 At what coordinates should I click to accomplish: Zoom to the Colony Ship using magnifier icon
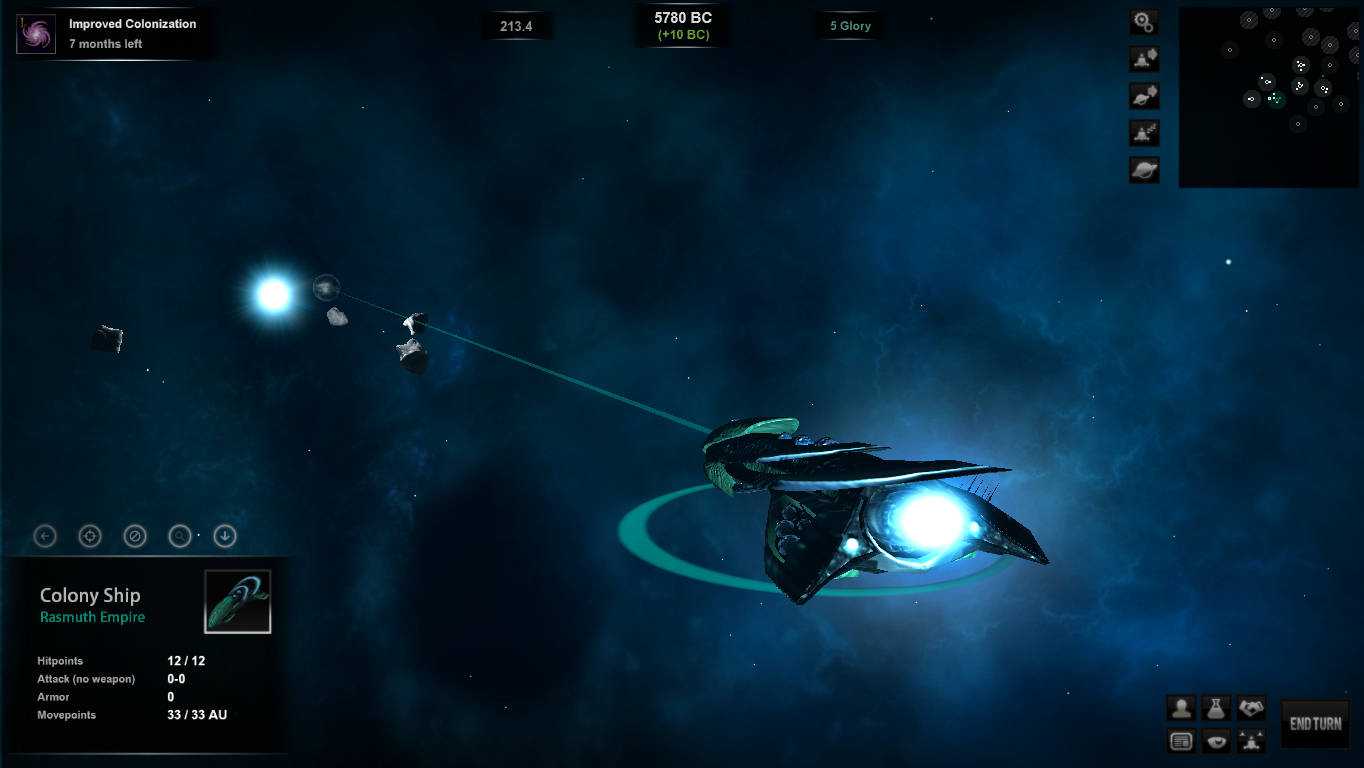click(x=180, y=536)
